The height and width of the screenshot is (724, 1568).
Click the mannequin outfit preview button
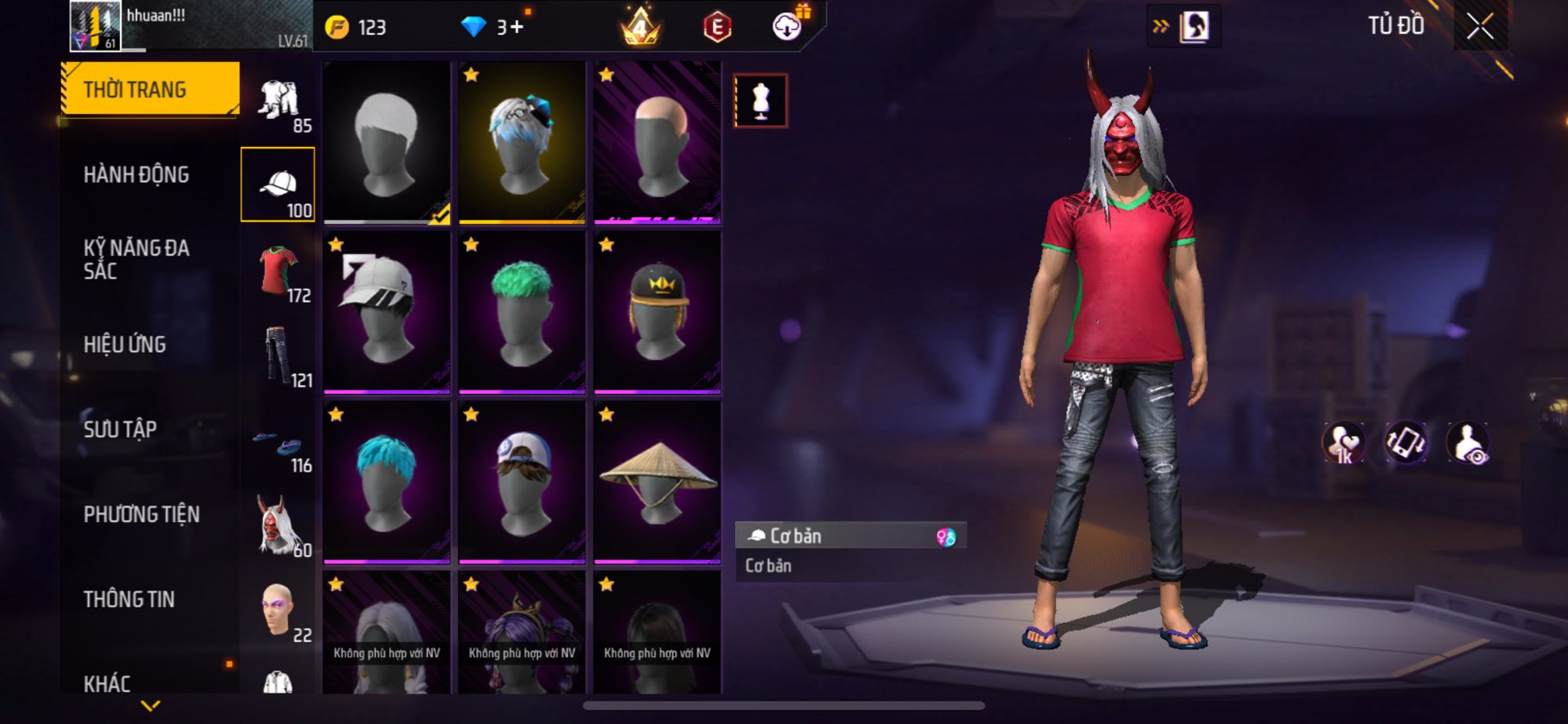tap(760, 100)
